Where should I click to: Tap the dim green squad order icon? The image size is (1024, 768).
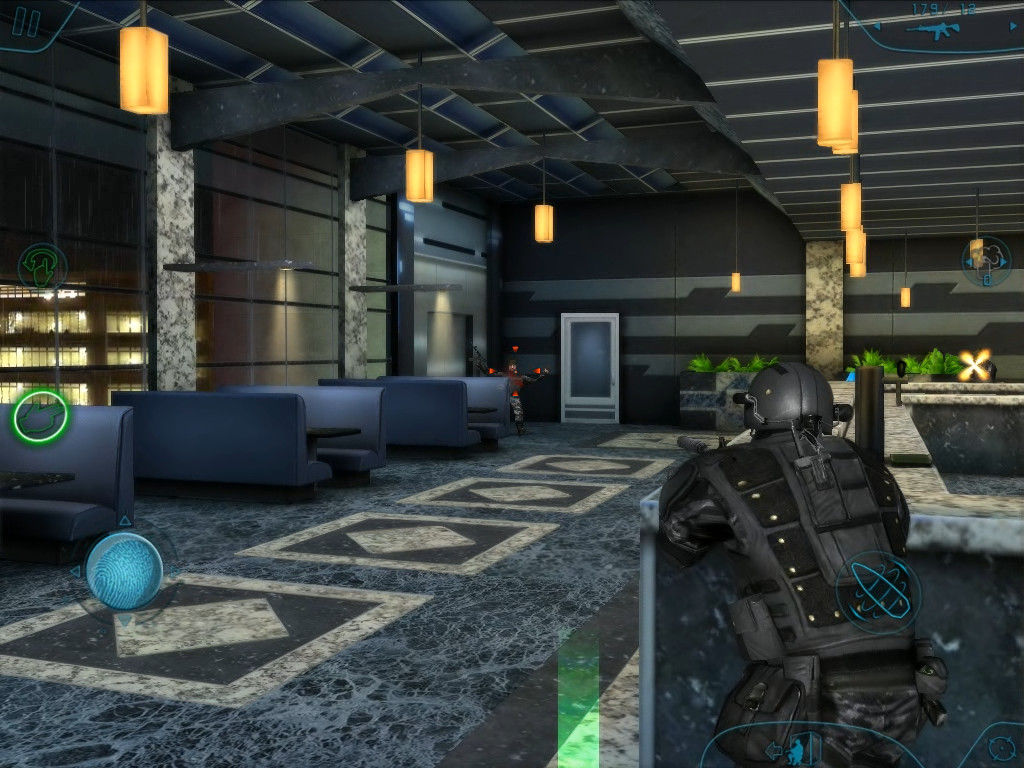coord(42,267)
